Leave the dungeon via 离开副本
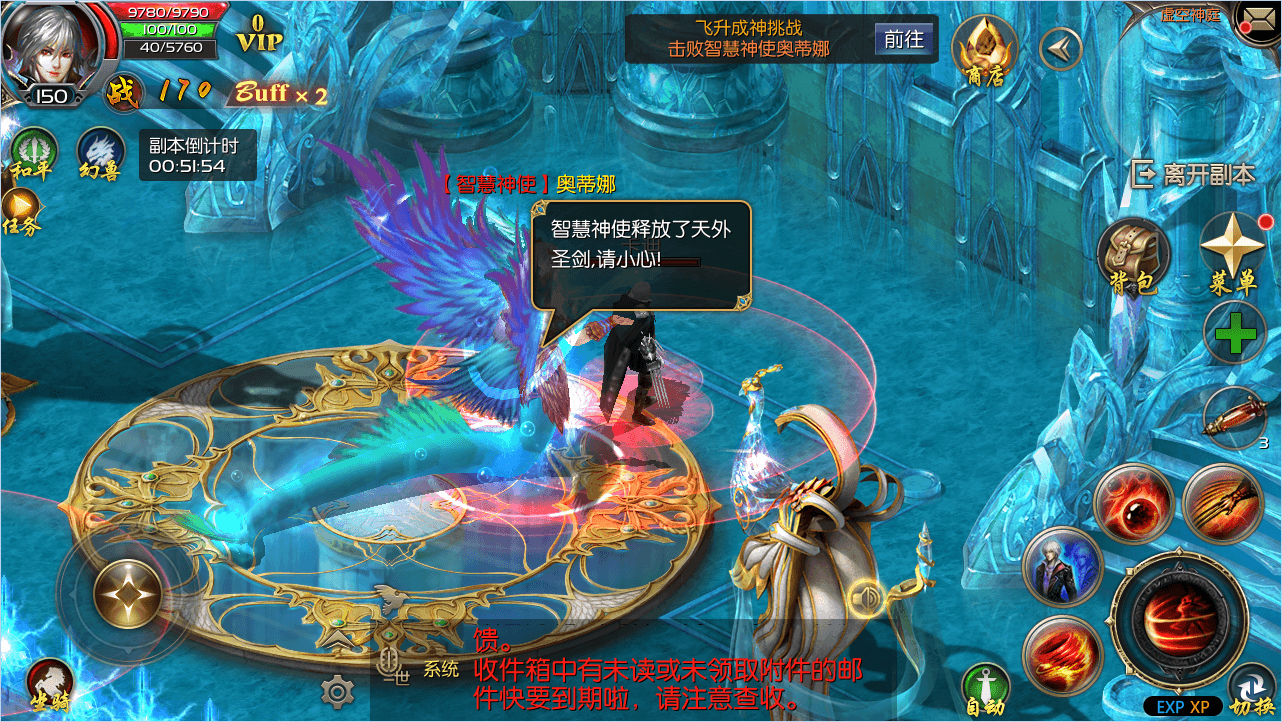Screen dimensions: 1282x722 (1194, 174)
